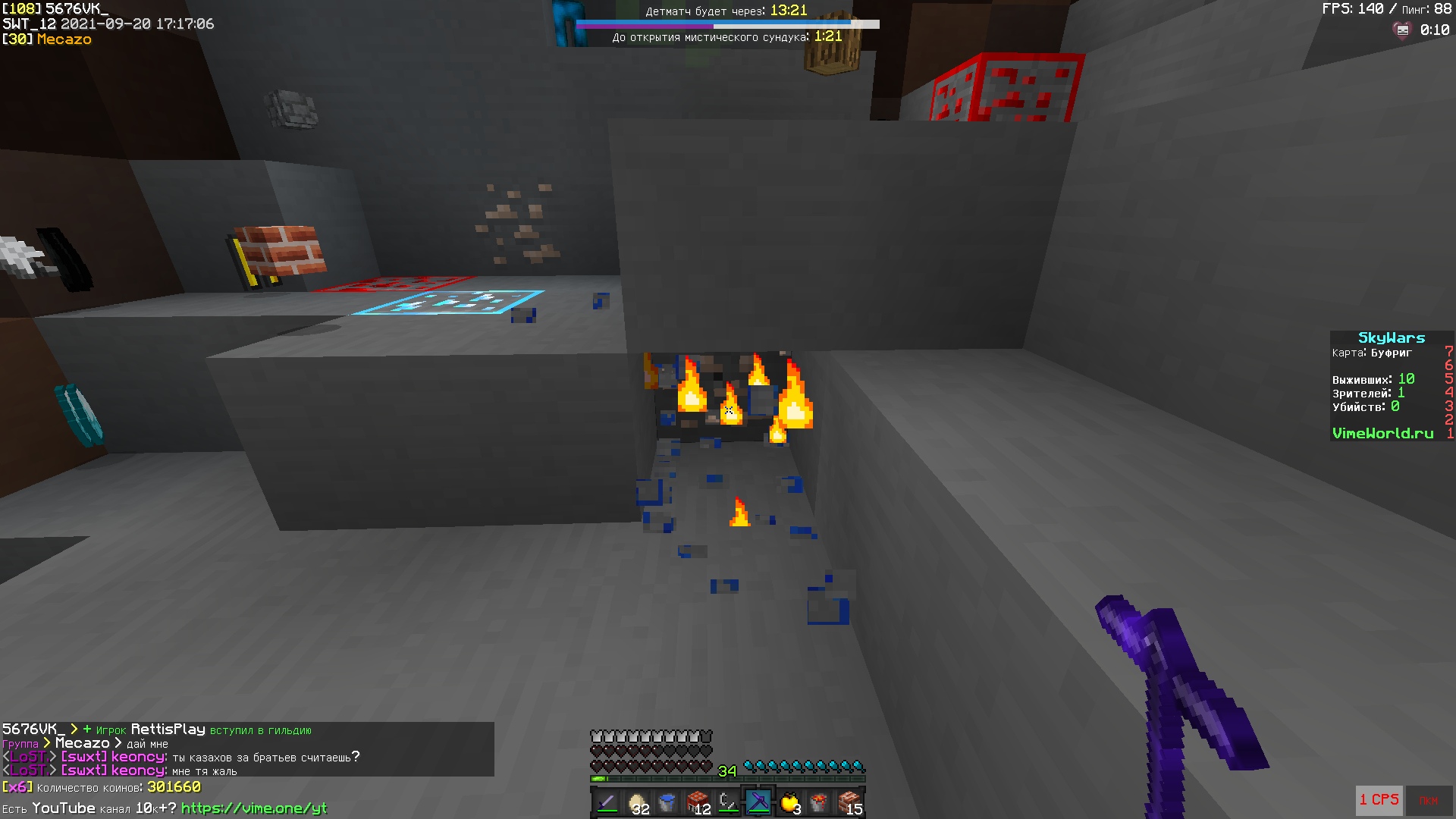Select the stack of 15 brick blocks
Screen dimensions: 1456x819
tap(851, 800)
